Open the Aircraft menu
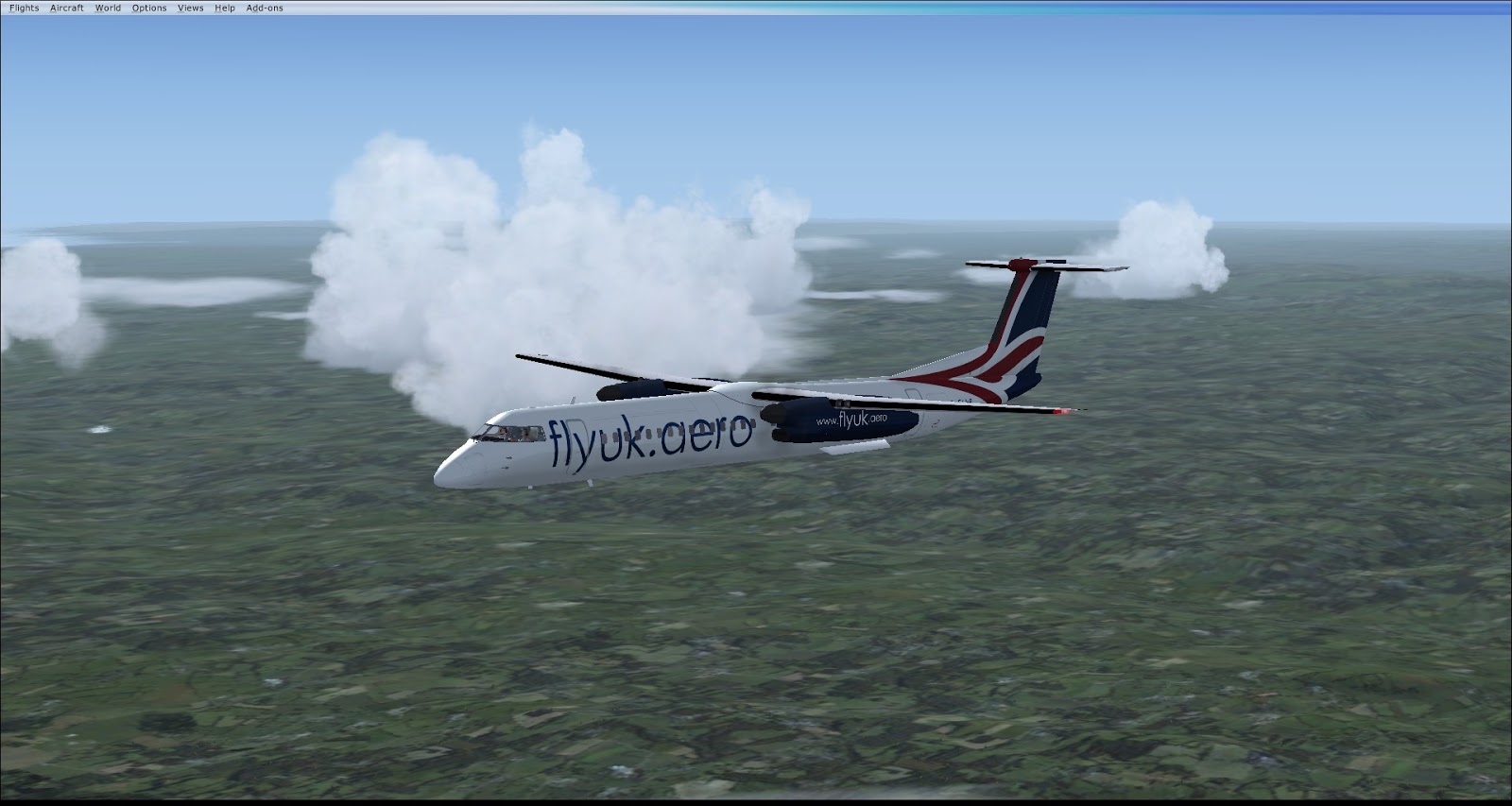Viewport: 1512px width, 806px height. coord(67,8)
